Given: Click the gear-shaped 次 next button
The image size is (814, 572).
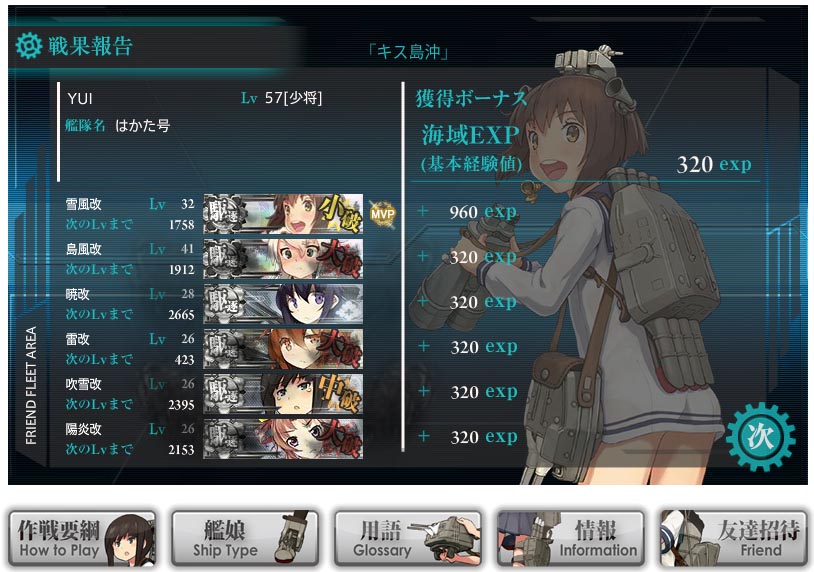Looking at the screenshot, I should [761, 436].
